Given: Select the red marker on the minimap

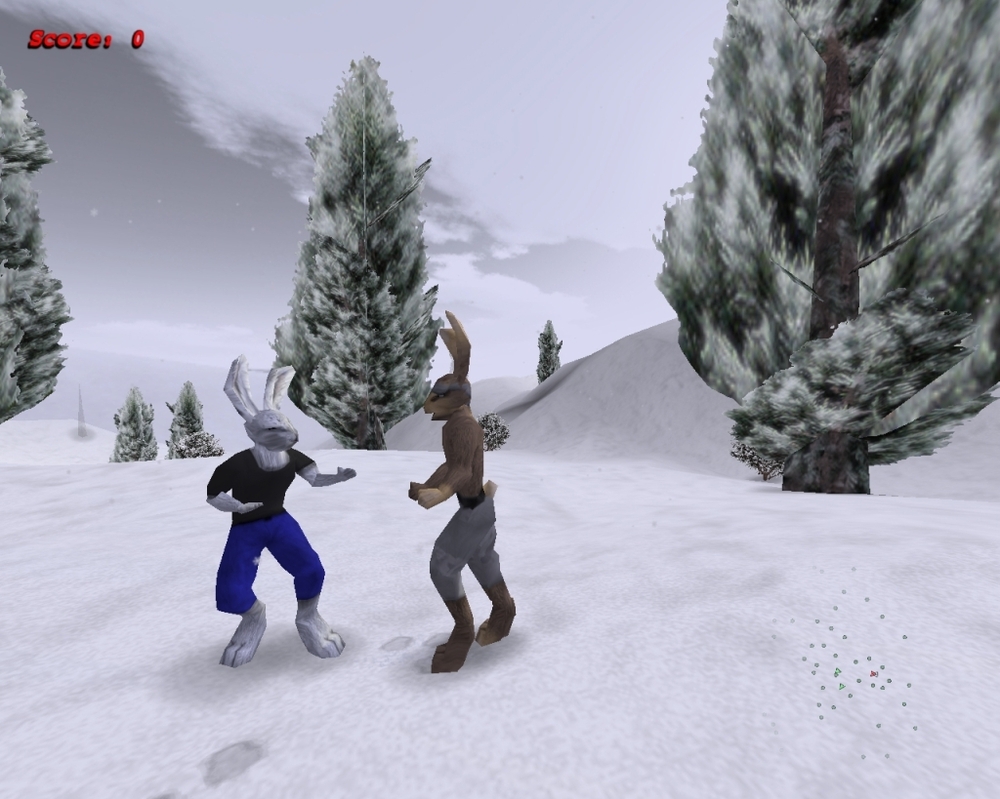Looking at the screenshot, I should coord(874,674).
